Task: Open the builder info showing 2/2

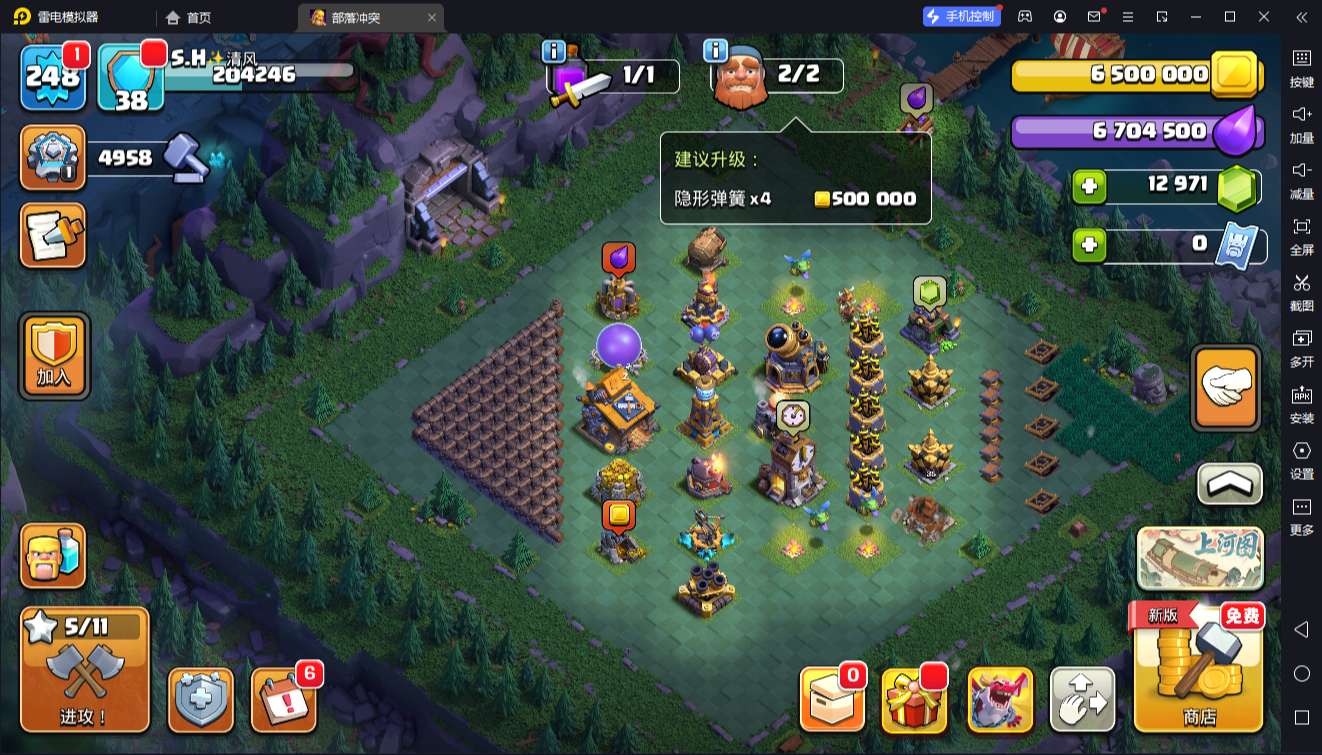Action: 777,76
